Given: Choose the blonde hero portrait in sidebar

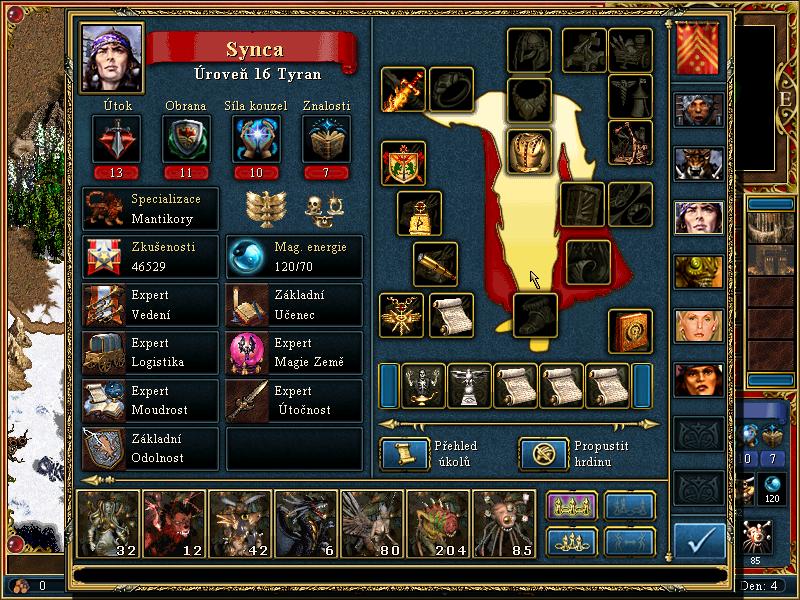Looking at the screenshot, I should click(x=698, y=325).
